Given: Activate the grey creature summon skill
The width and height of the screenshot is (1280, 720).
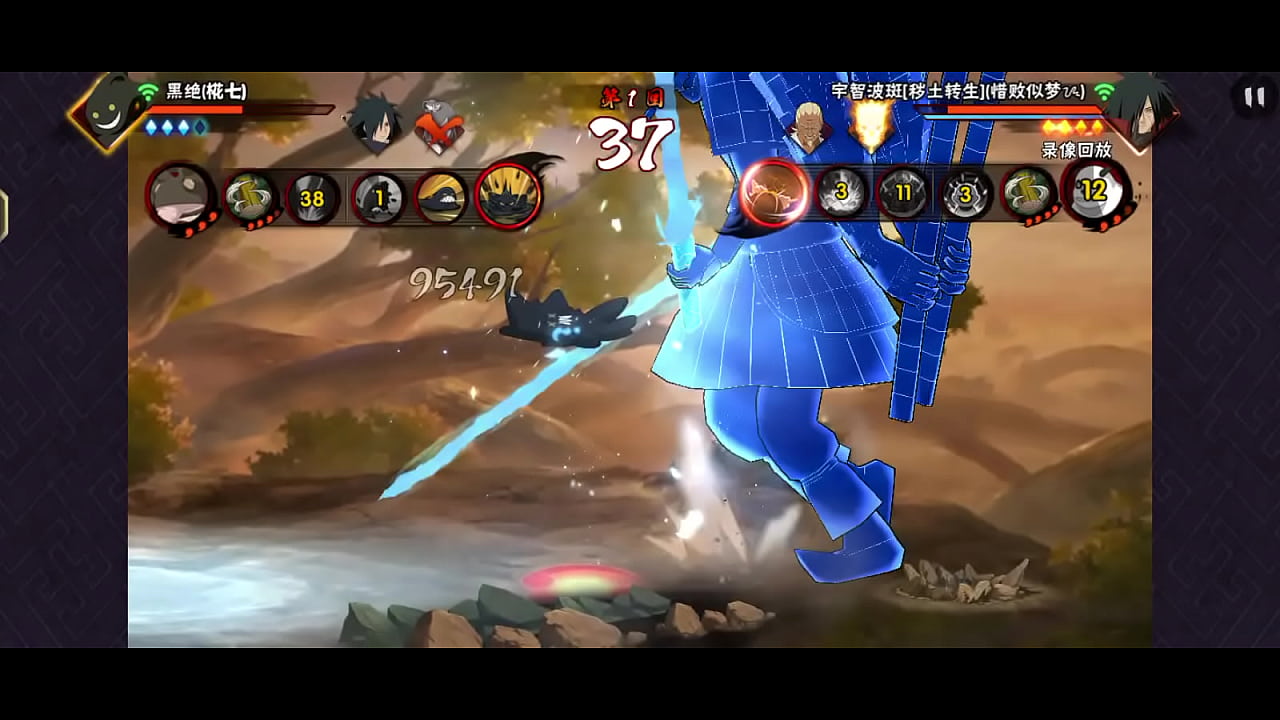Looking at the screenshot, I should 181,195.
